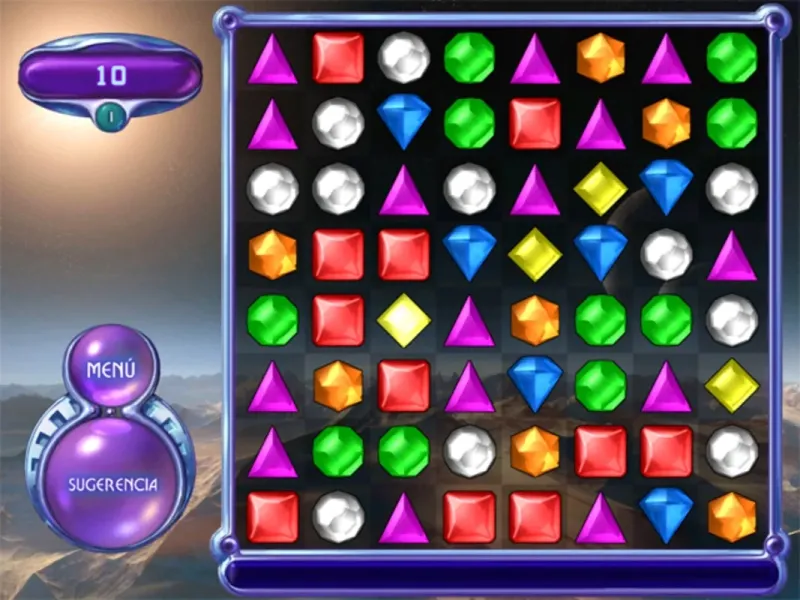Select the white gem in the bottom row
The image size is (800, 600).
click(338, 516)
